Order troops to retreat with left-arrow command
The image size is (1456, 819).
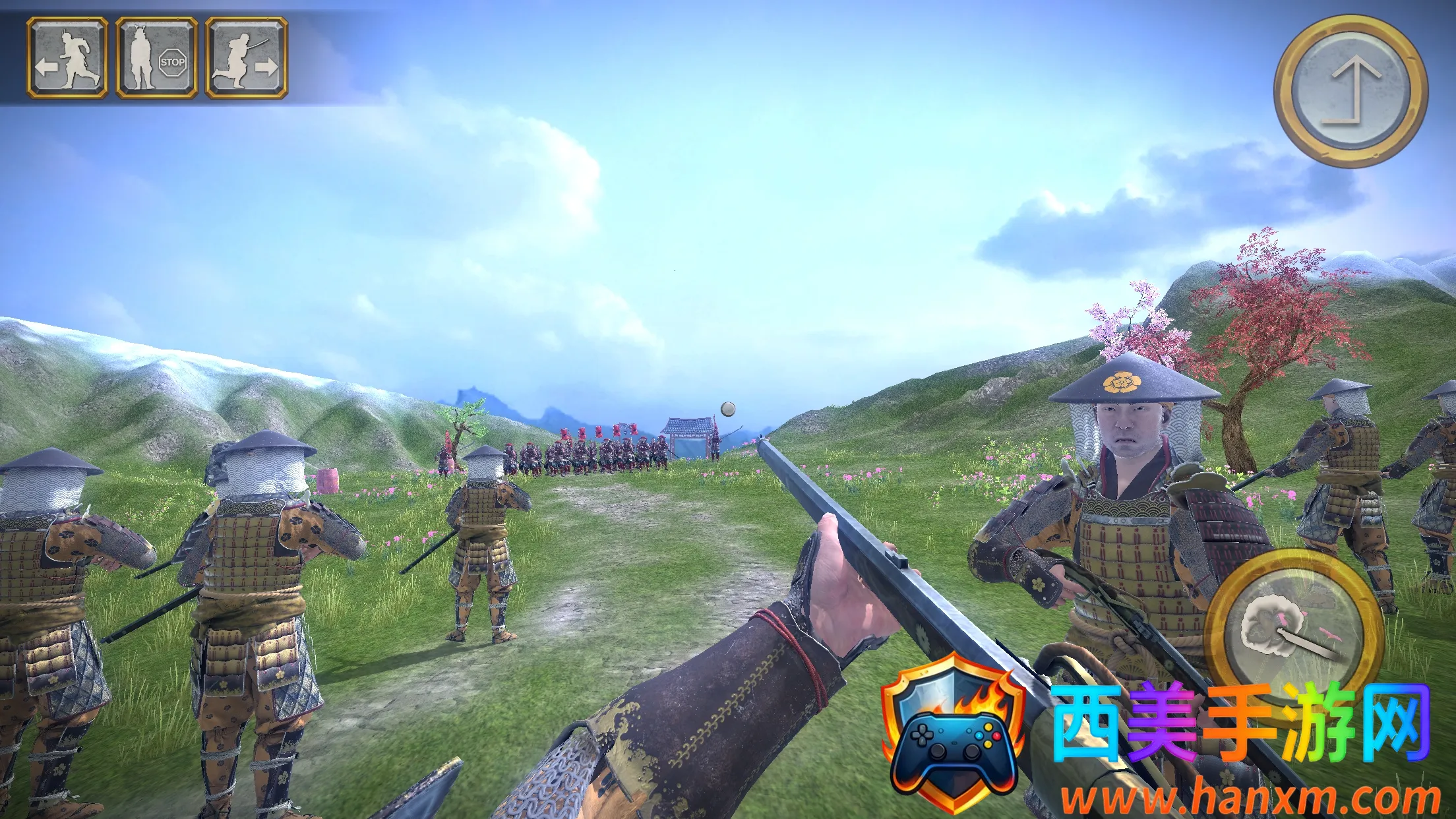click(x=67, y=59)
